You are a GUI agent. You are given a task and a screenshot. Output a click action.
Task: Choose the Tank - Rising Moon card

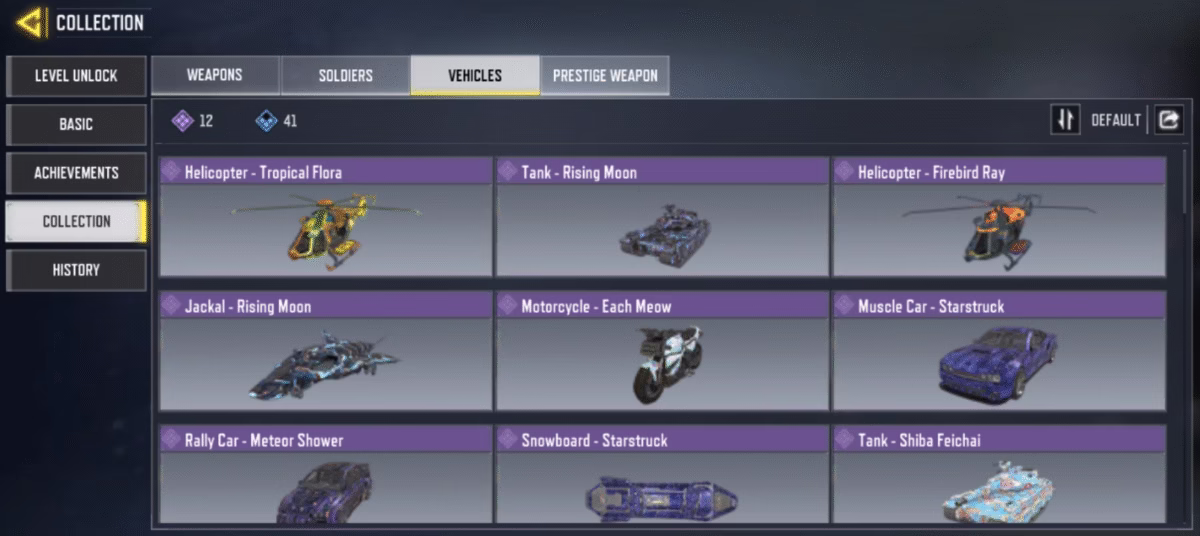tap(662, 217)
